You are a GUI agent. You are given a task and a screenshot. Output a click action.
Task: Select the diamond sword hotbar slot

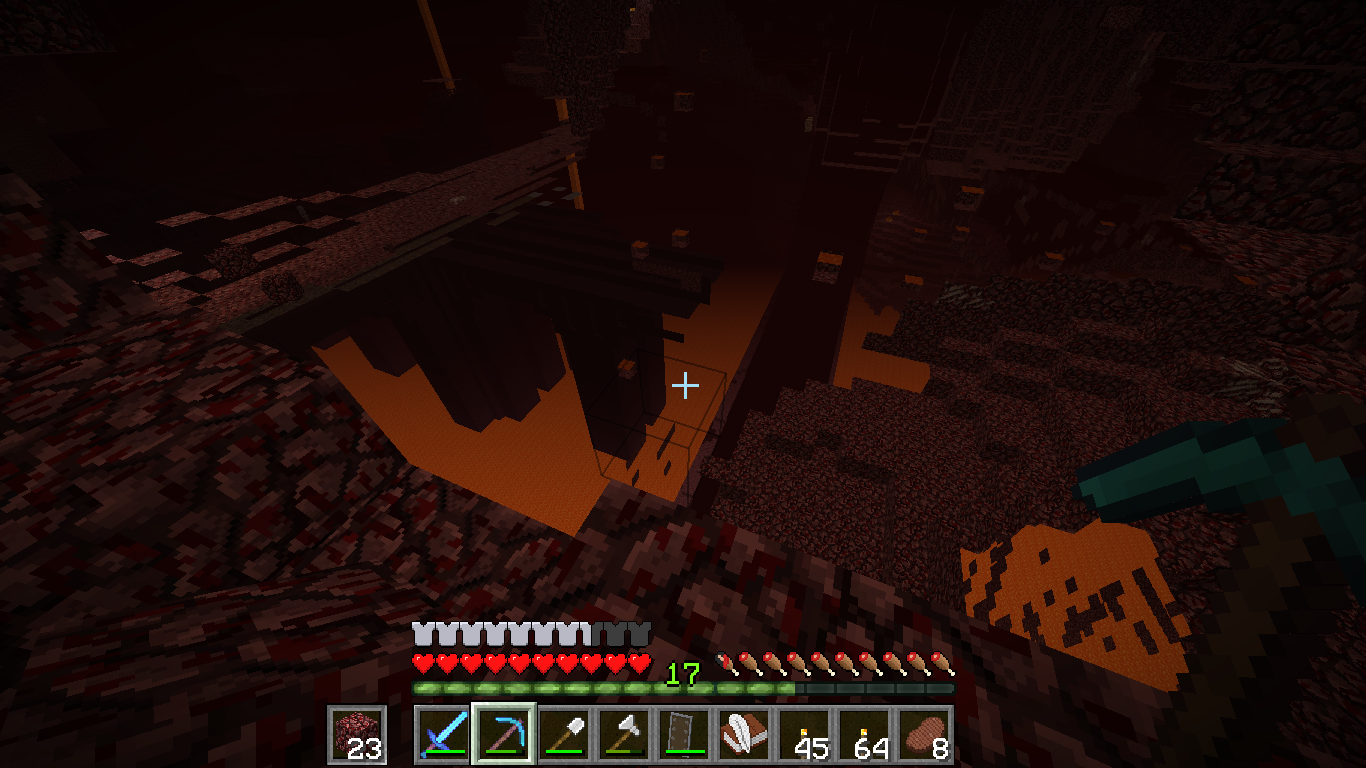click(443, 735)
